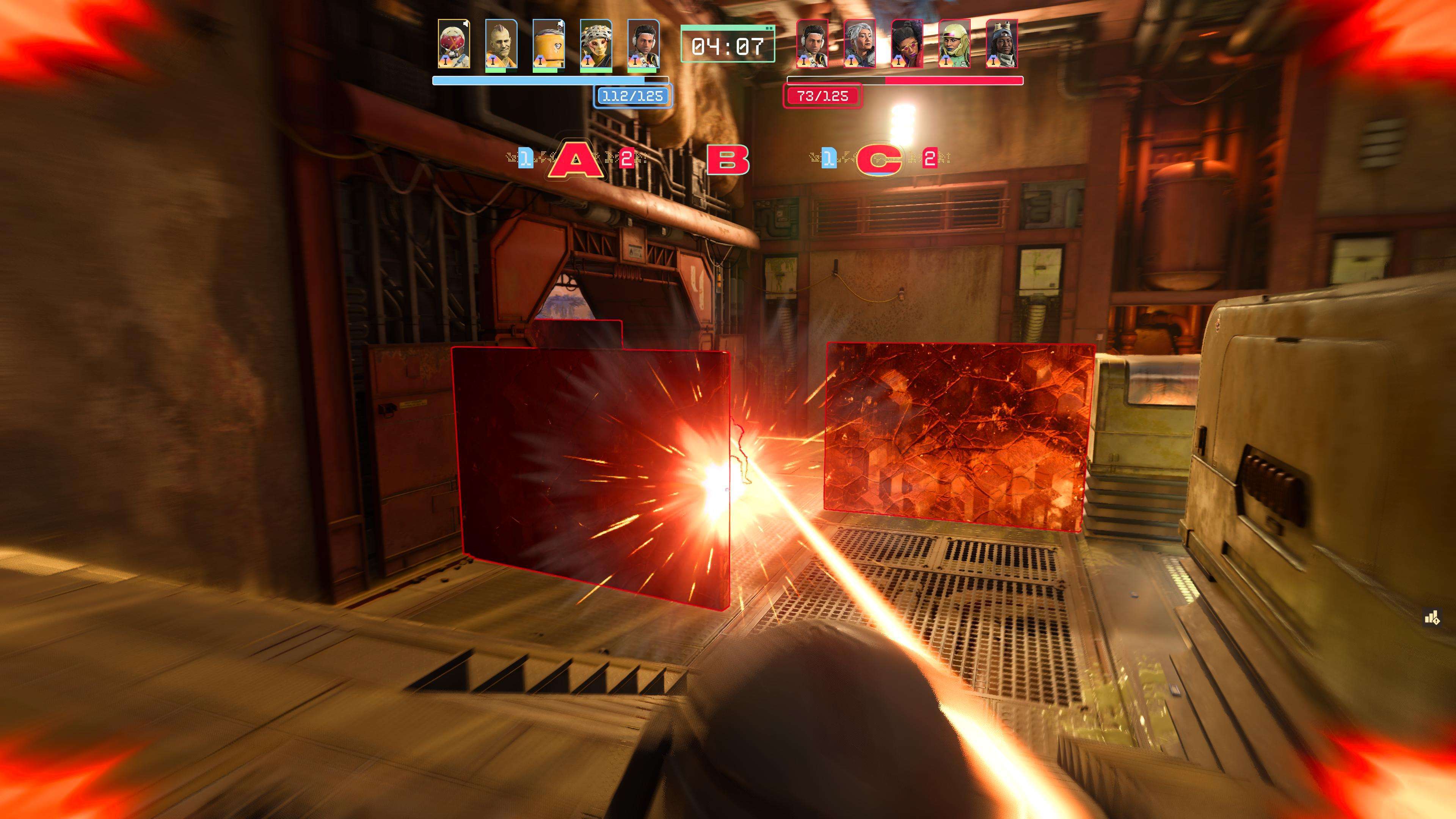Screen dimensions: 1456x819
Task: Click the capture zone B marker
Action: click(728, 159)
